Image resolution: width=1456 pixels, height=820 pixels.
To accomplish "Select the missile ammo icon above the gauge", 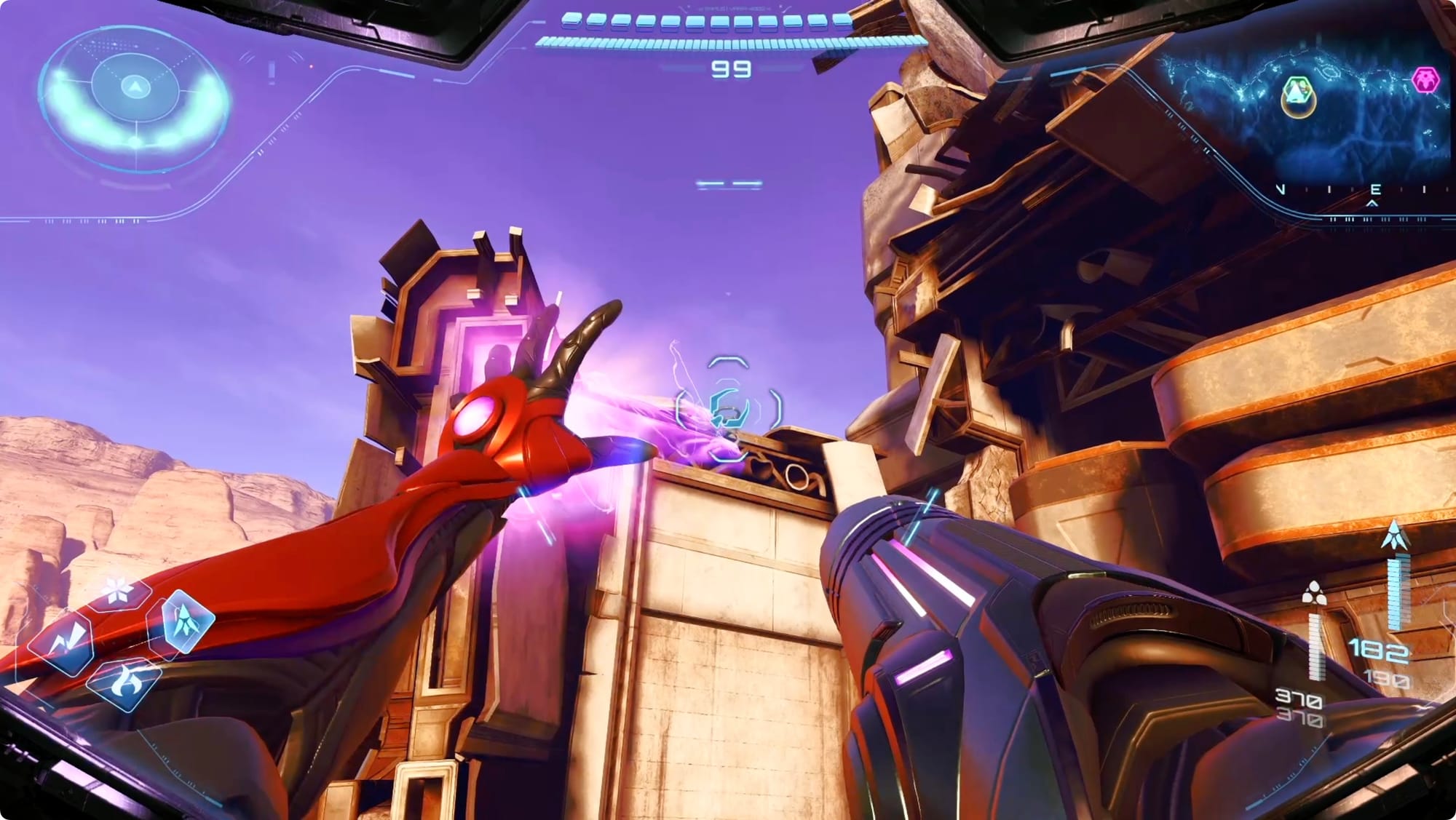I will click(x=1395, y=536).
